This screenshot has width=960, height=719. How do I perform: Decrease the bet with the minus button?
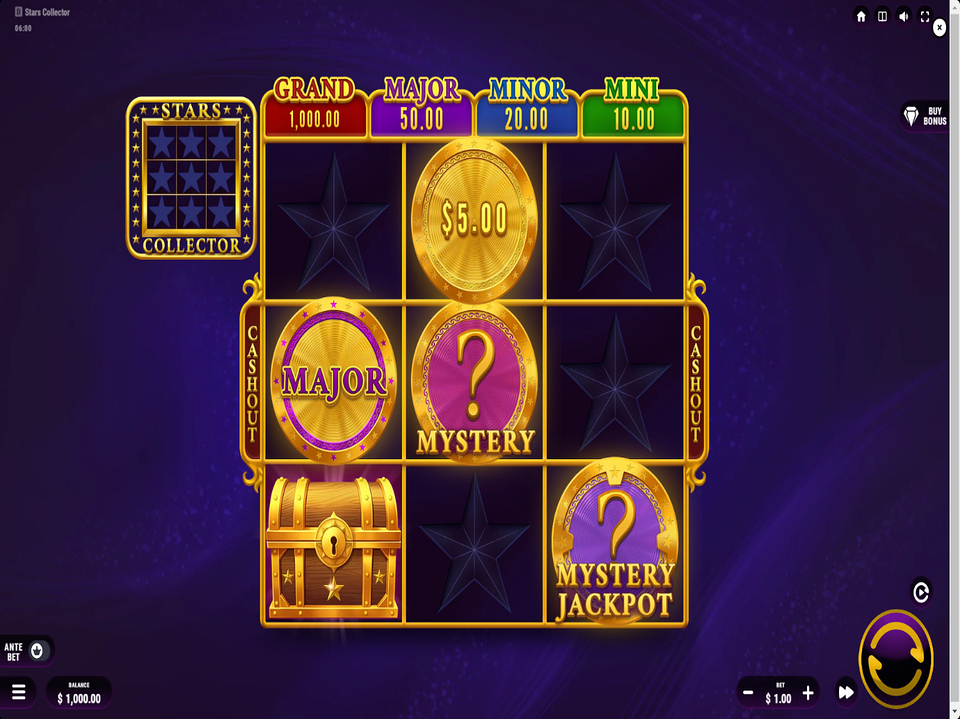click(x=748, y=692)
